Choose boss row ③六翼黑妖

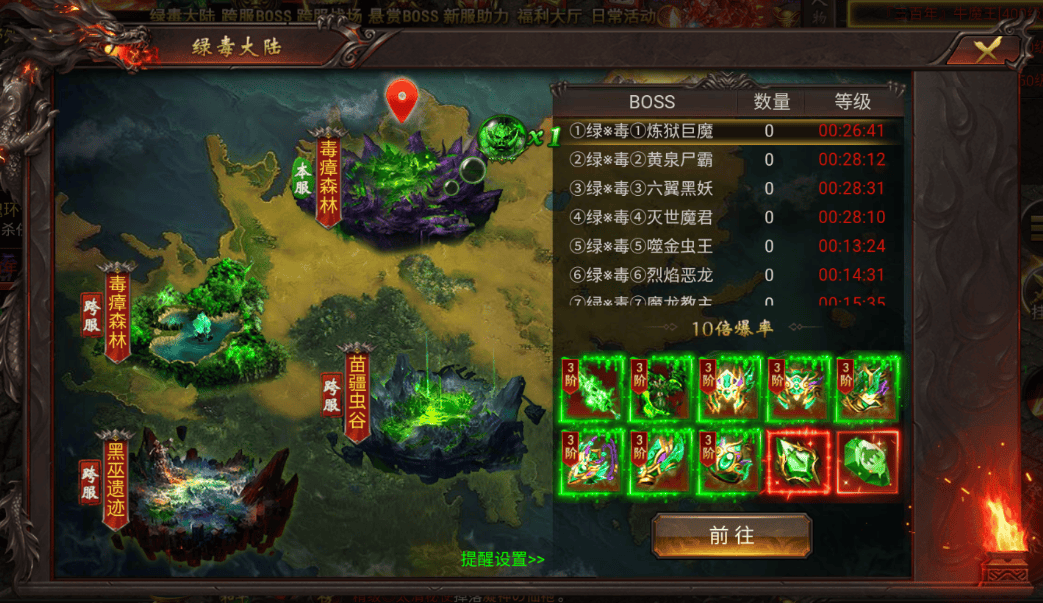point(728,189)
